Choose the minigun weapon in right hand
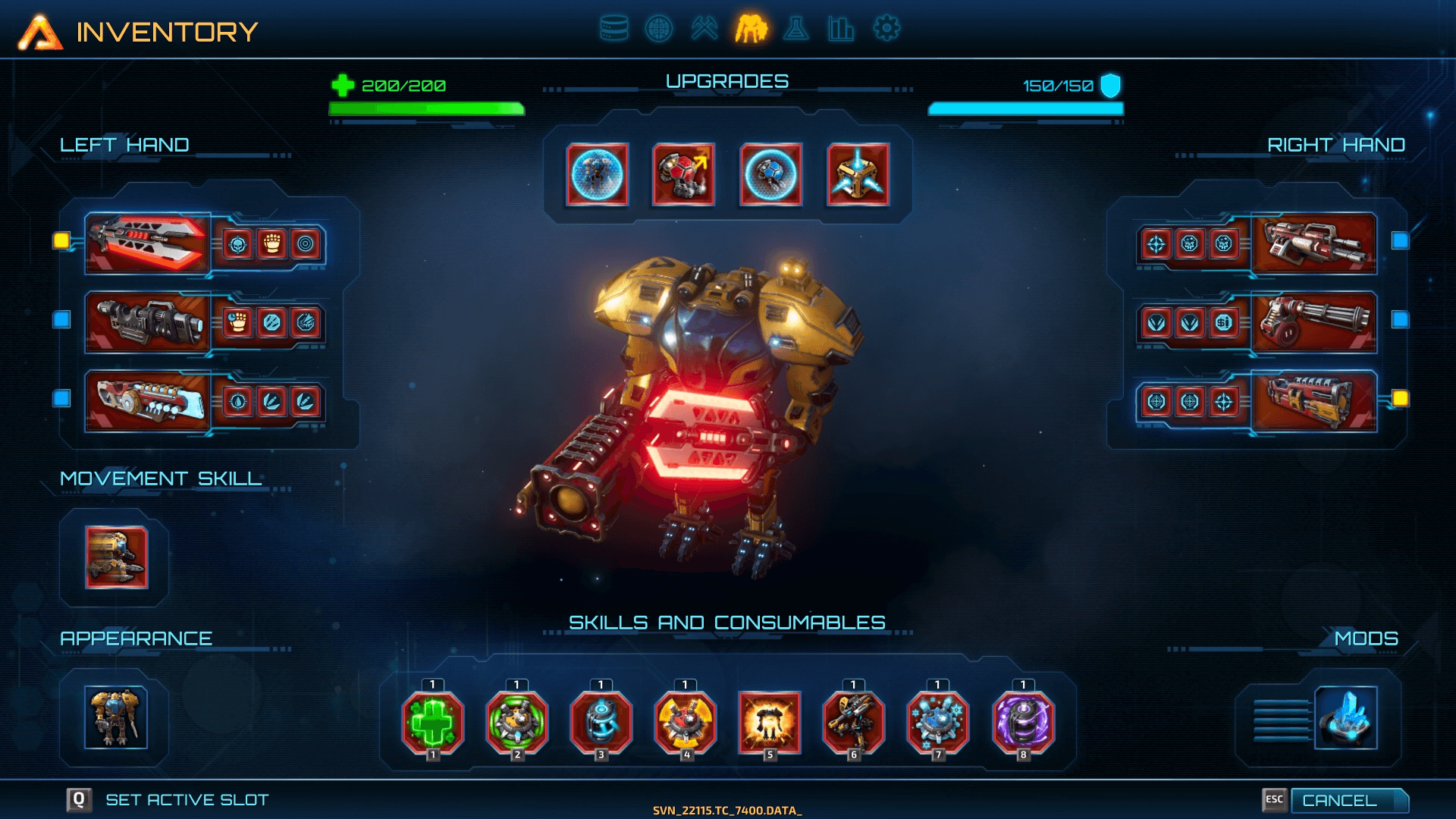 [x=1313, y=322]
